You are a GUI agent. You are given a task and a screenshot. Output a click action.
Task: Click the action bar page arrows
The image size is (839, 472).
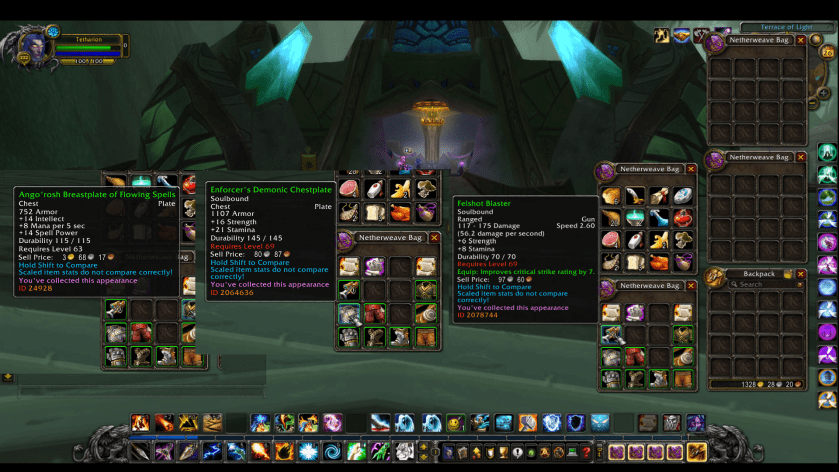pyautogui.click(x=422, y=452)
